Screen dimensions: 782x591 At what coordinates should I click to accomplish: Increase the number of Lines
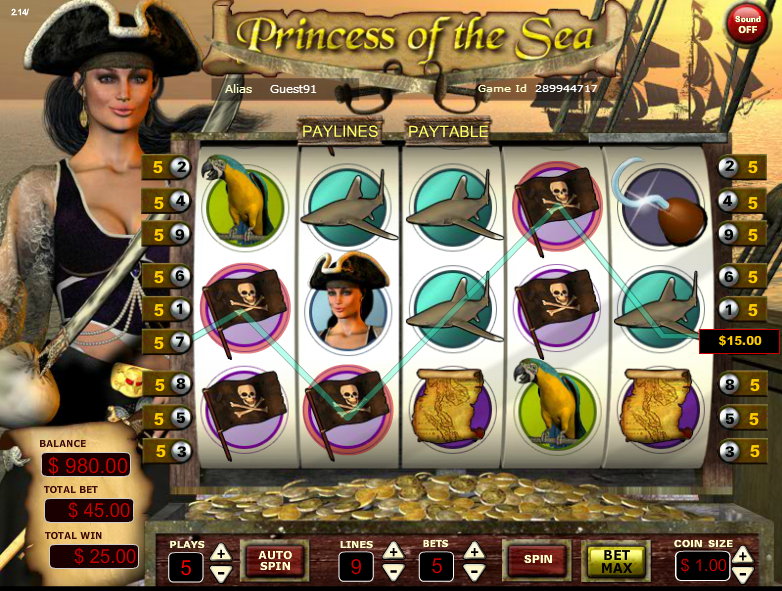click(393, 551)
